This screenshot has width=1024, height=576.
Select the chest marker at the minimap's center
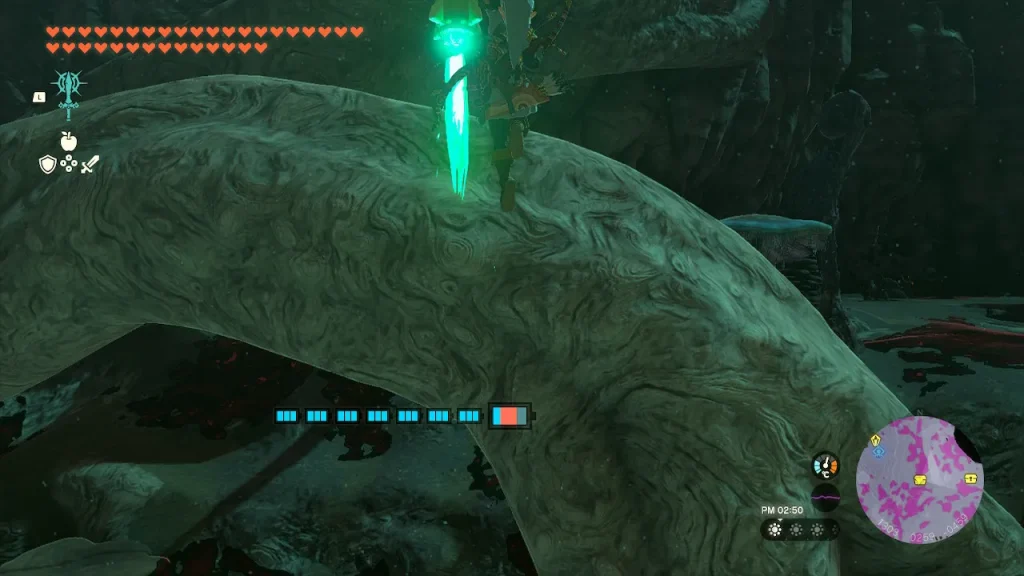click(920, 481)
